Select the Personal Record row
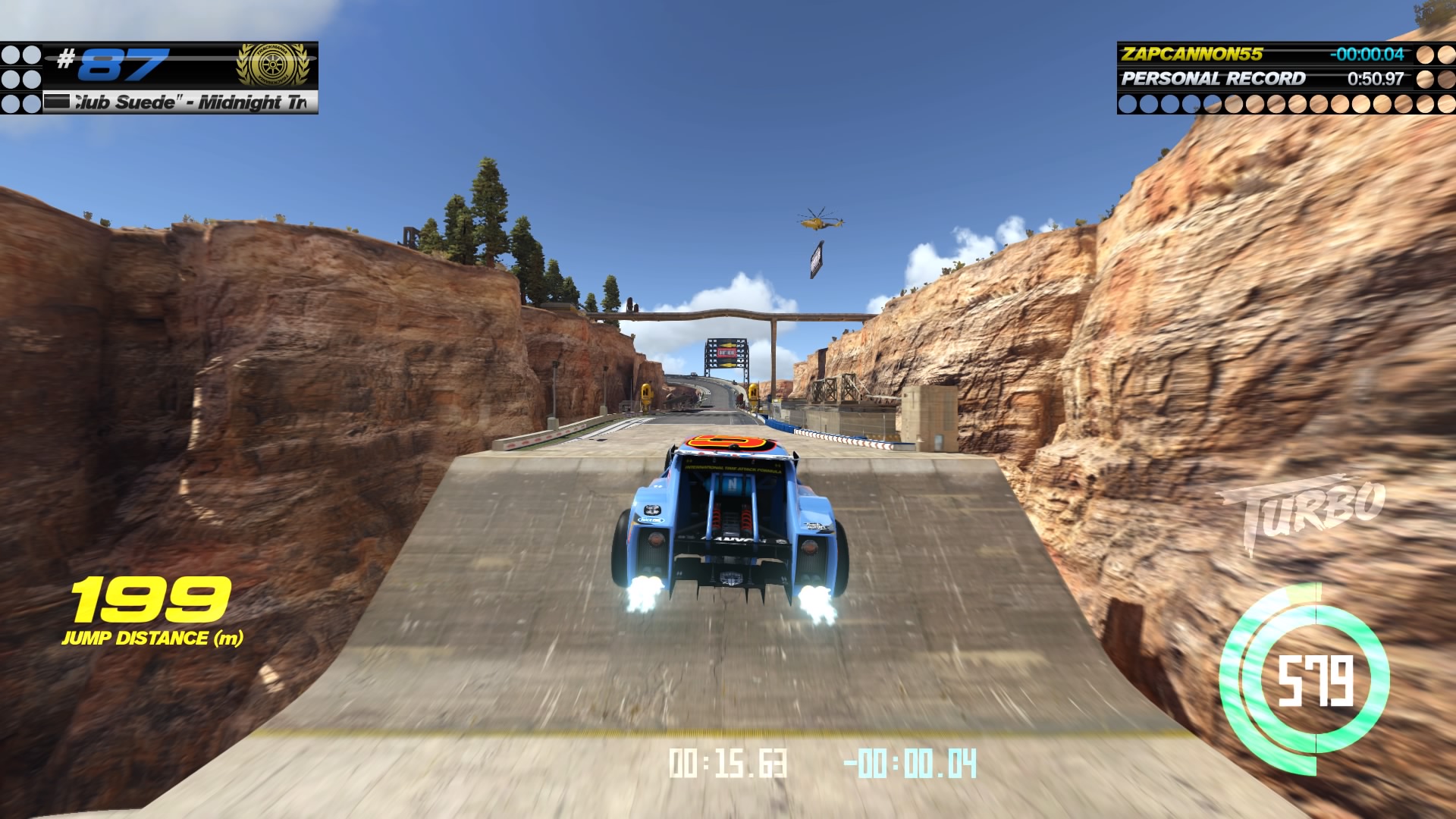Image resolution: width=1456 pixels, height=819 pixels. (x=1263, y=78)
